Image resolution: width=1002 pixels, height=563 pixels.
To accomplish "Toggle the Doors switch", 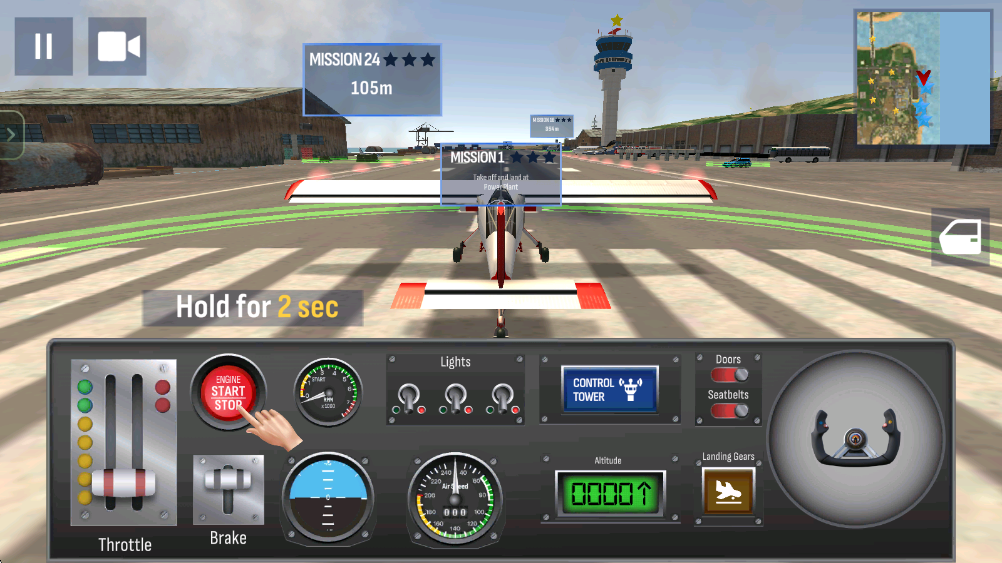I will 729,375.
